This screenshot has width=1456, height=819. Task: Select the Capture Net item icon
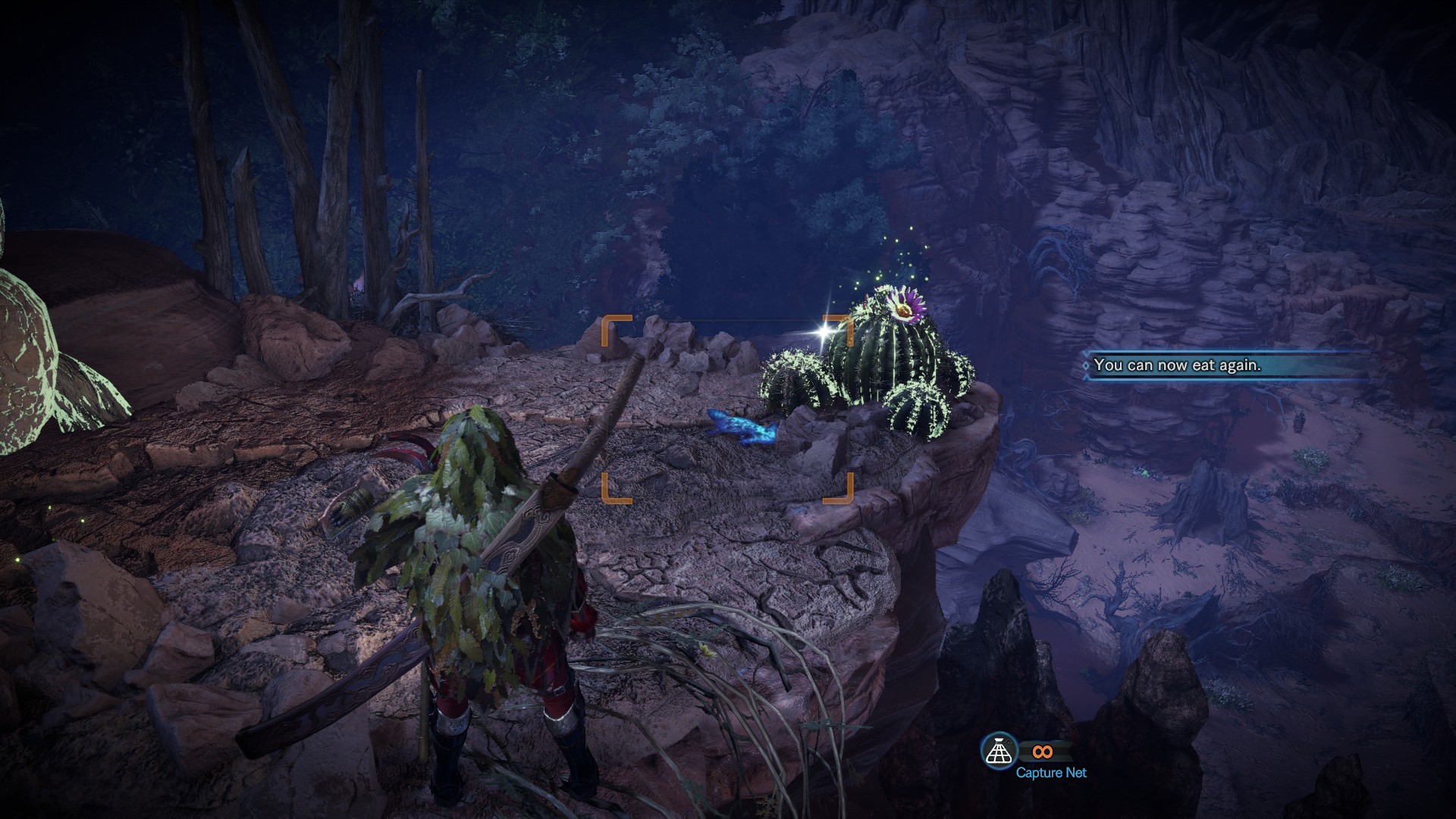pos(998,751)
